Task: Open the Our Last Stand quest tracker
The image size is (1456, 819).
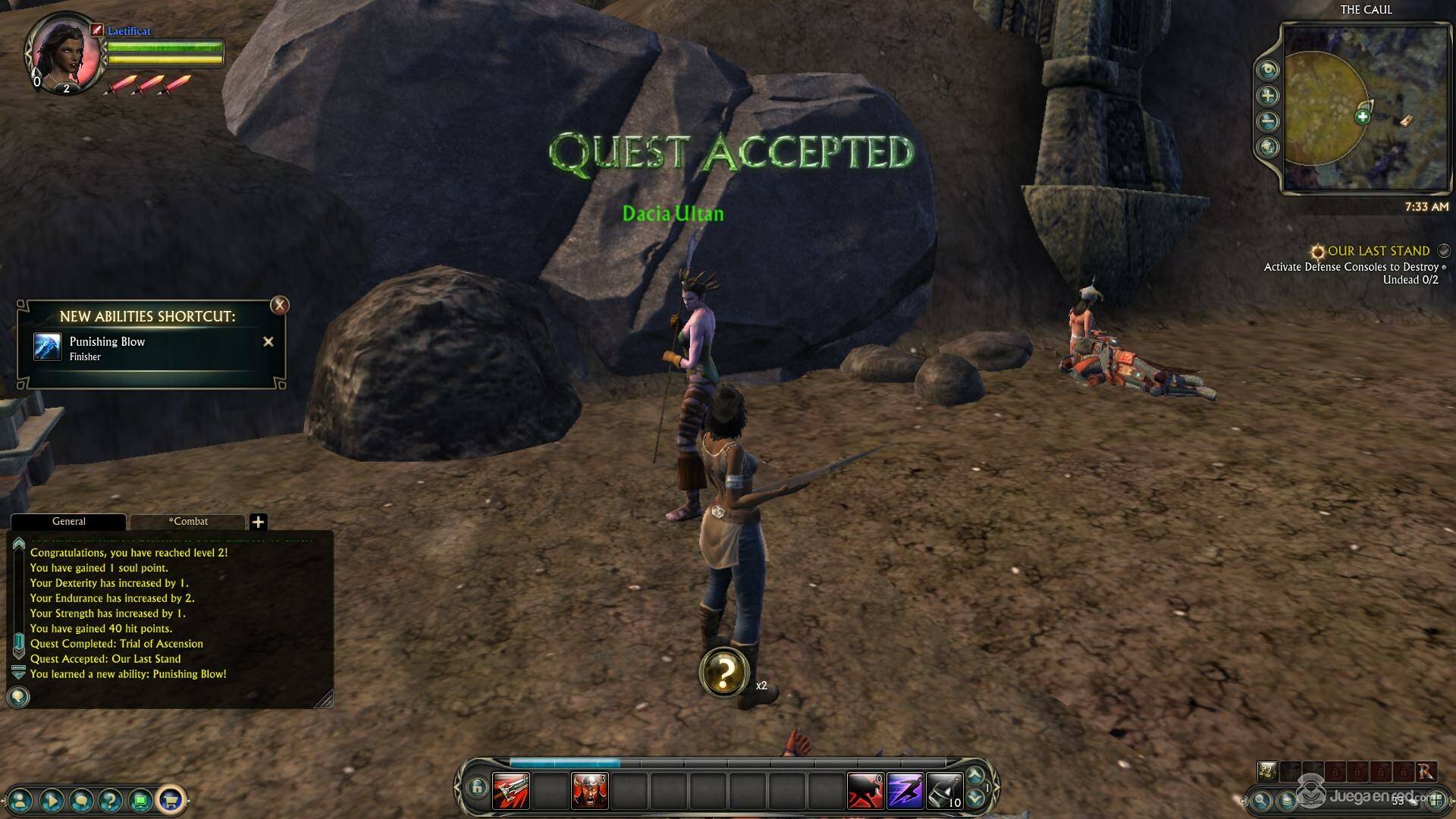Action: click(x=1378, y=251)
